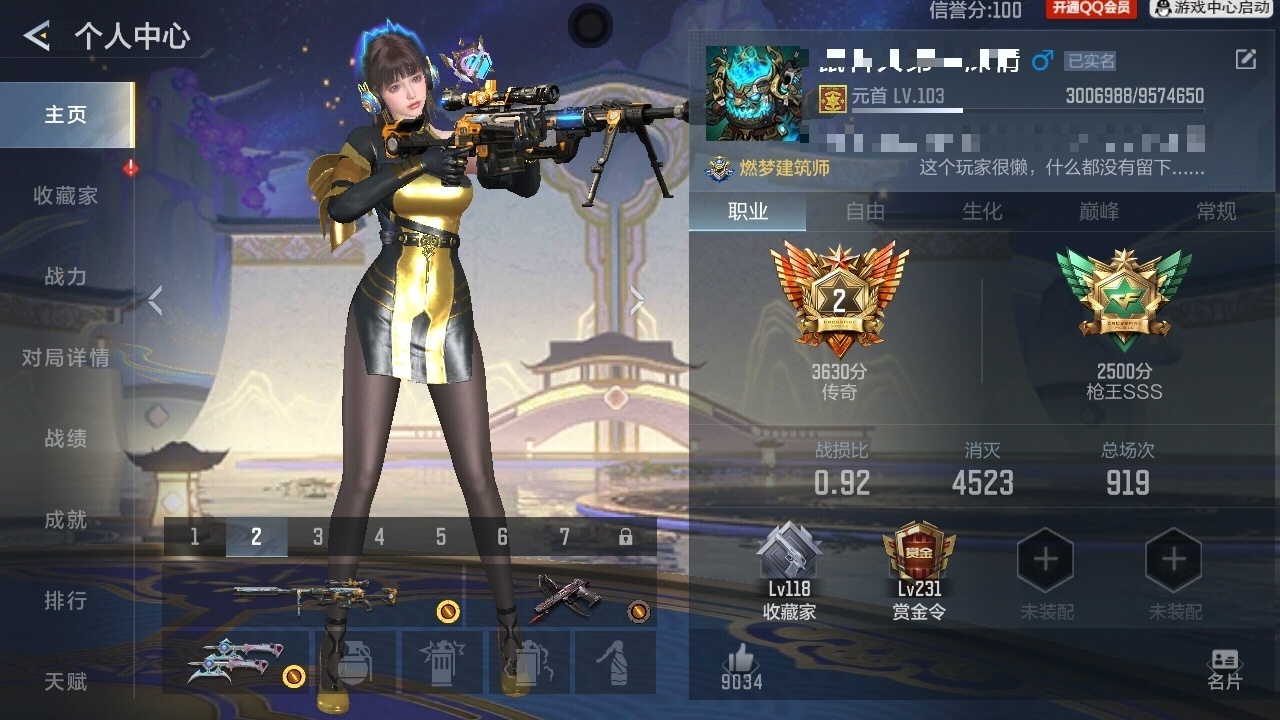
Task: Open the 名片 name card button
Action: pos(1224,669)
